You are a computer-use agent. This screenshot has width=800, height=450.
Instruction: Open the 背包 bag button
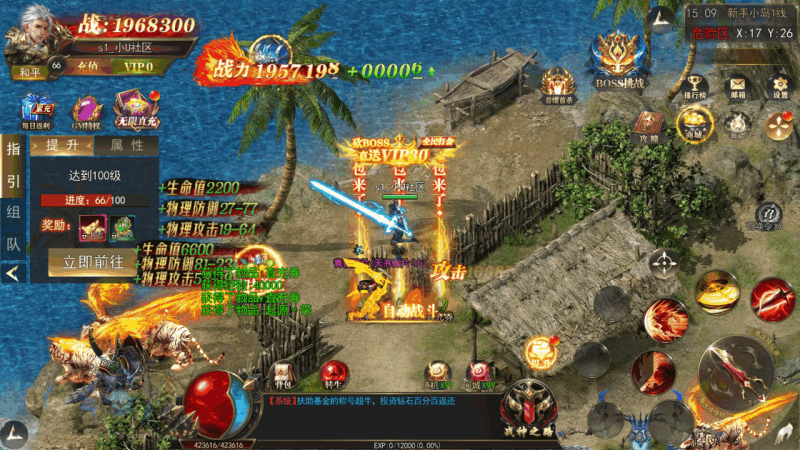pos(284,373)
